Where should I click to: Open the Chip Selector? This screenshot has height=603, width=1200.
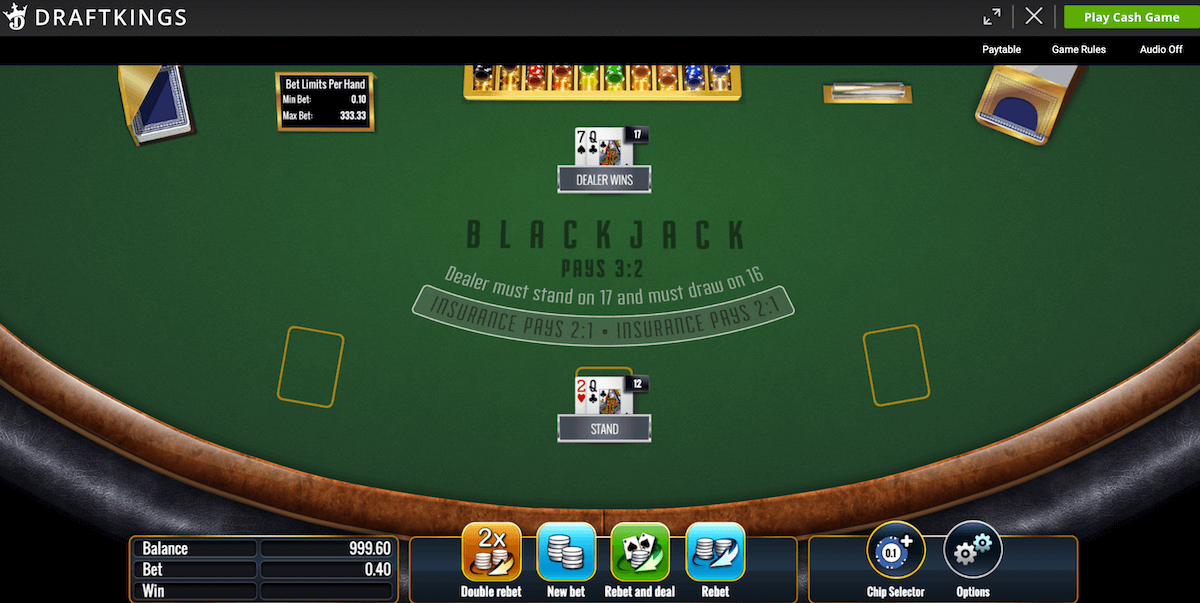point(895,553)
